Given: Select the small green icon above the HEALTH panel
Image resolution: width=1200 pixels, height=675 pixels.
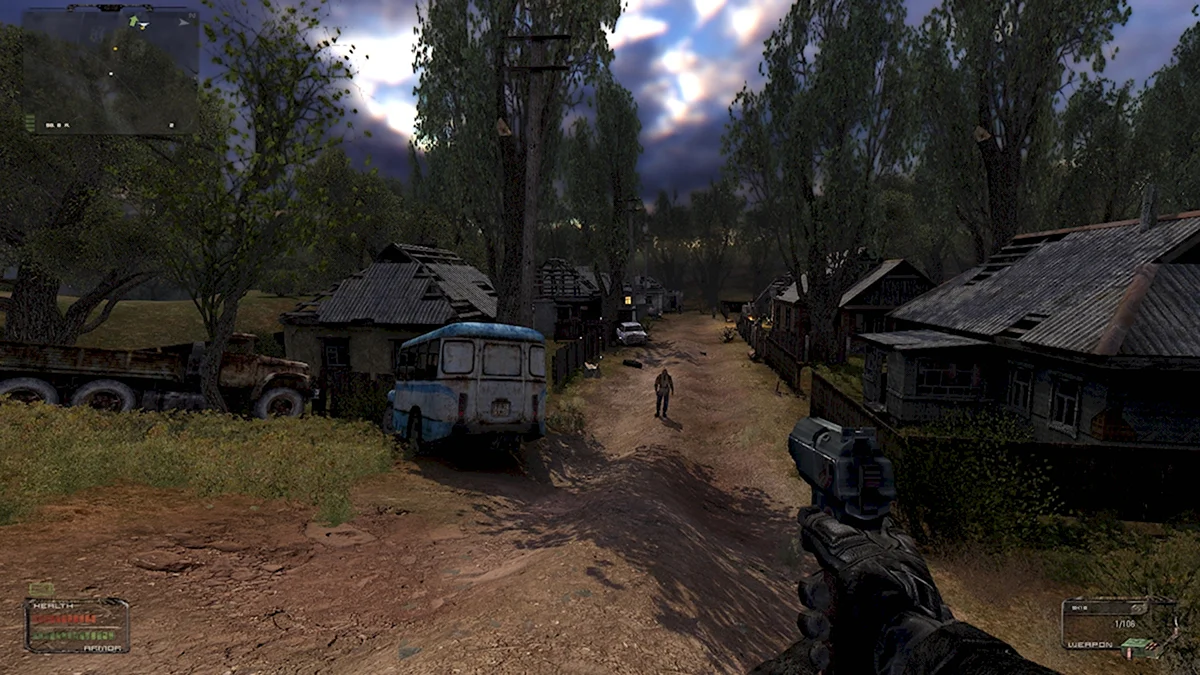Looking at the screenshot, I should tap(41, 589).
